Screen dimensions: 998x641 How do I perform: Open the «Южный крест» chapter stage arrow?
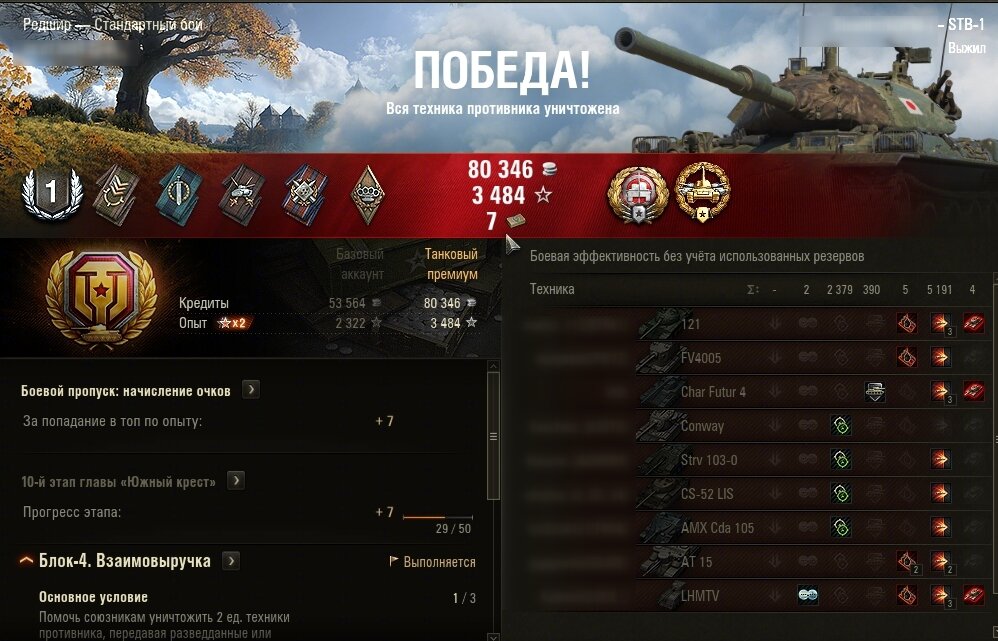pos(235,481)
